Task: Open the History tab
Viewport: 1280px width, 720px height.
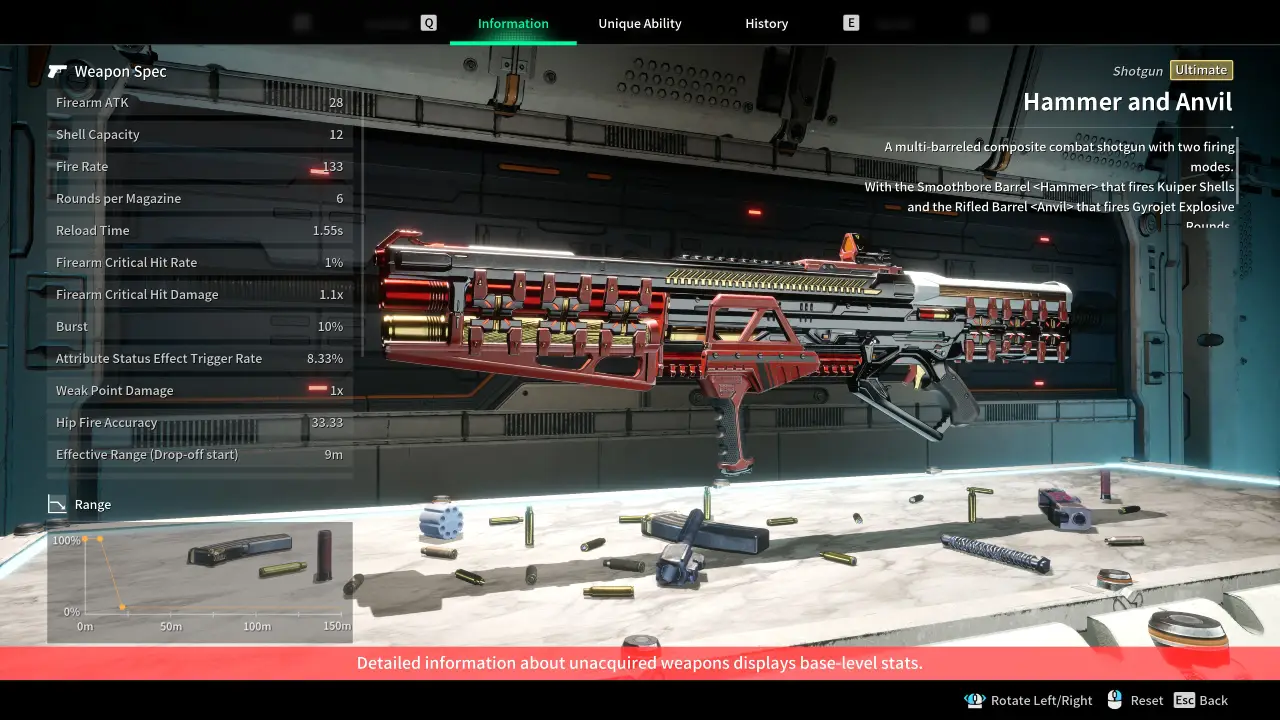Action: 766,23
